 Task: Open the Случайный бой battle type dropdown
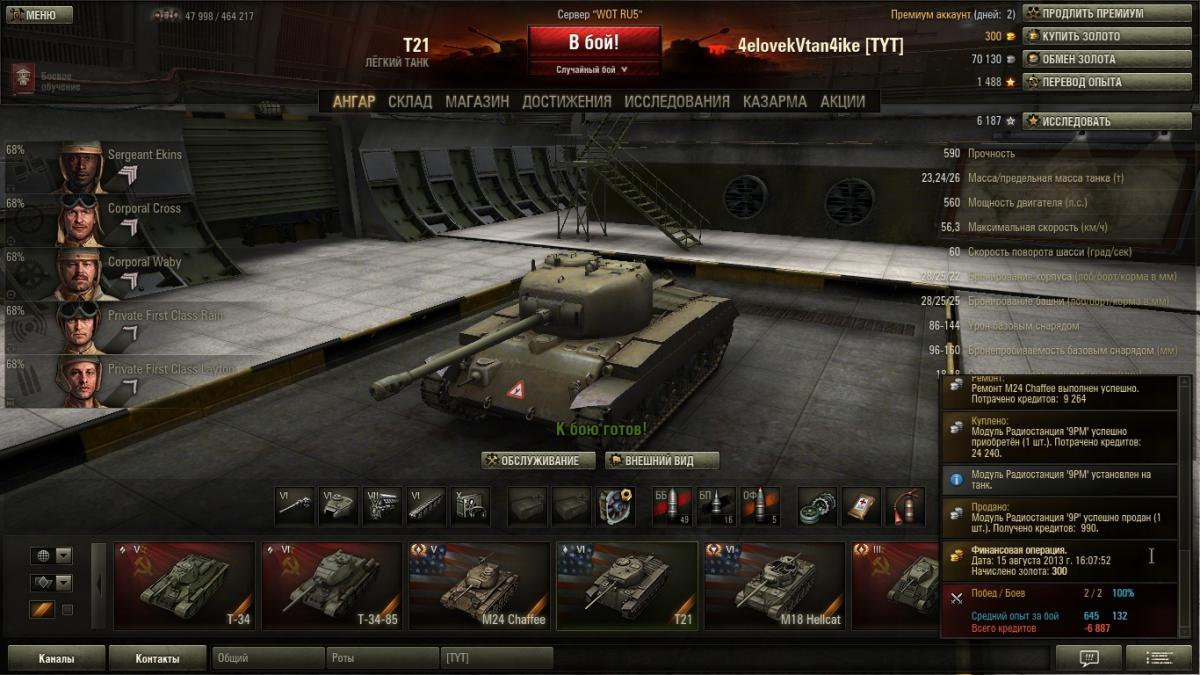(x=594, y=70)
